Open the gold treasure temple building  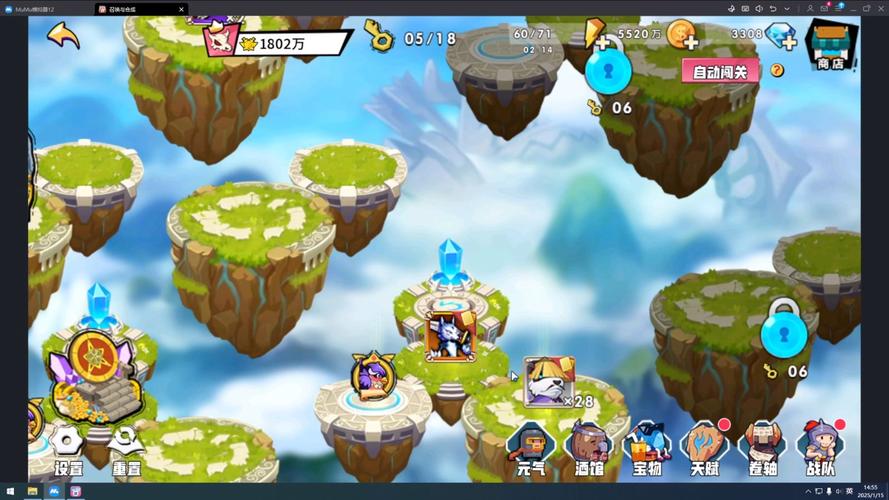point(95,375)
